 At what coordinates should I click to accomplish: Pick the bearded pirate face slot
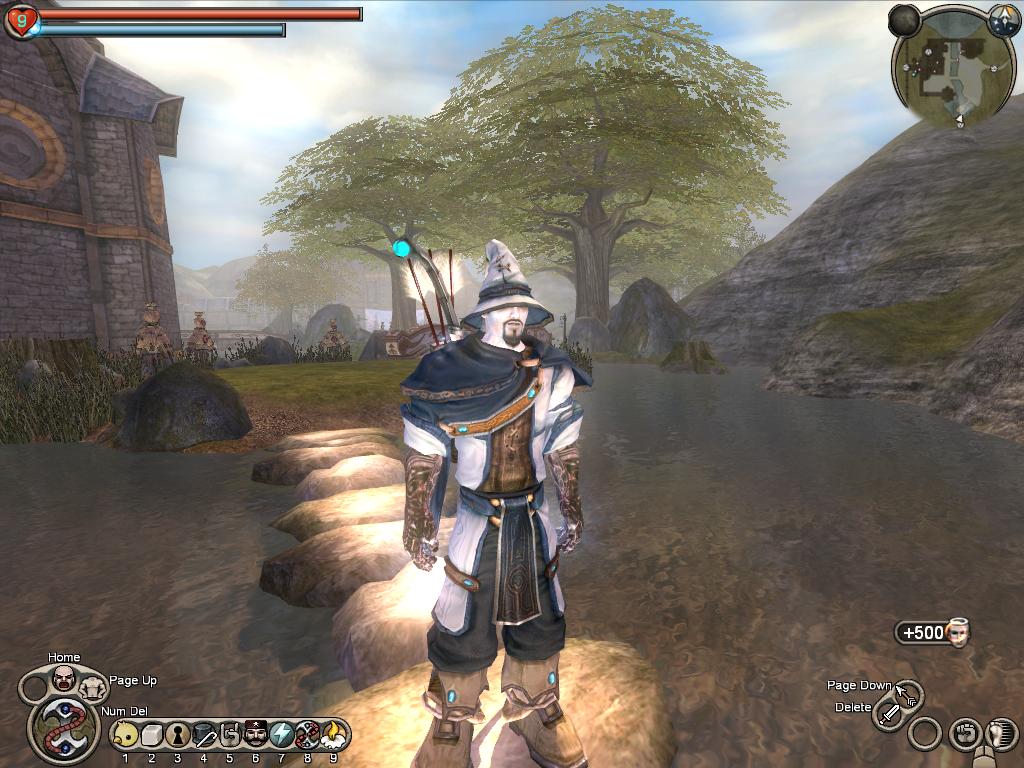tap(256, 735)
